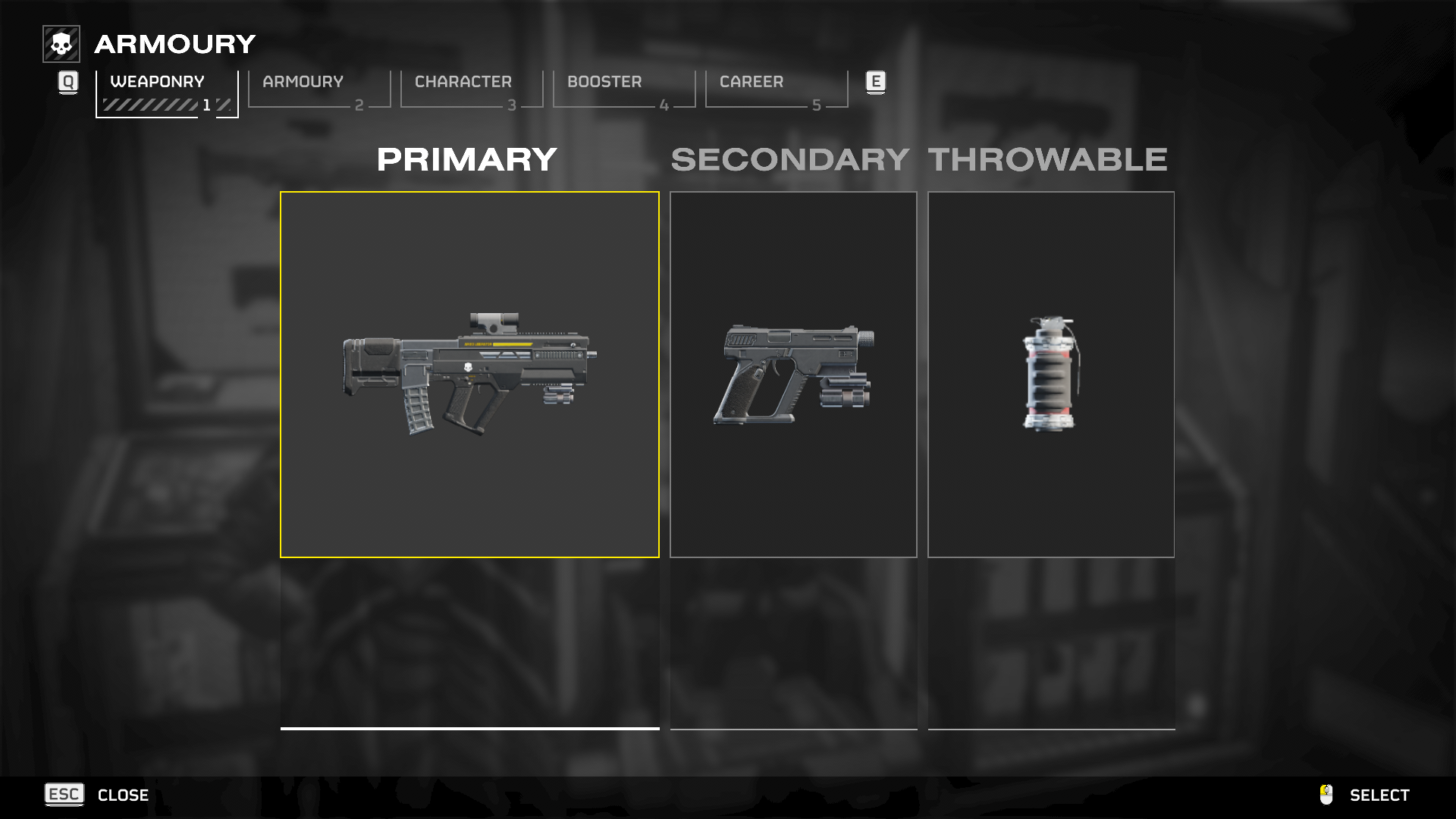Pick the throwable grenade slot
Screen dimensions: 1456x819
[1050, 375]
